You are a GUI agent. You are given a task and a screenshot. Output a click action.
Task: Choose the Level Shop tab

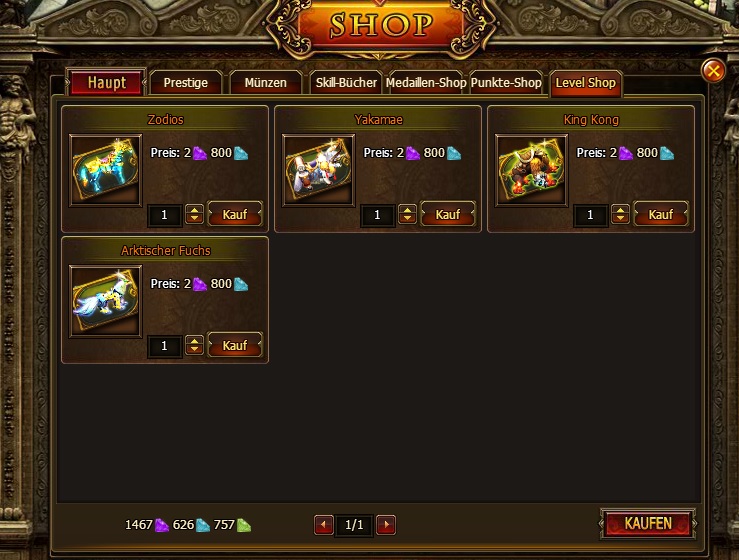(586, 83)
